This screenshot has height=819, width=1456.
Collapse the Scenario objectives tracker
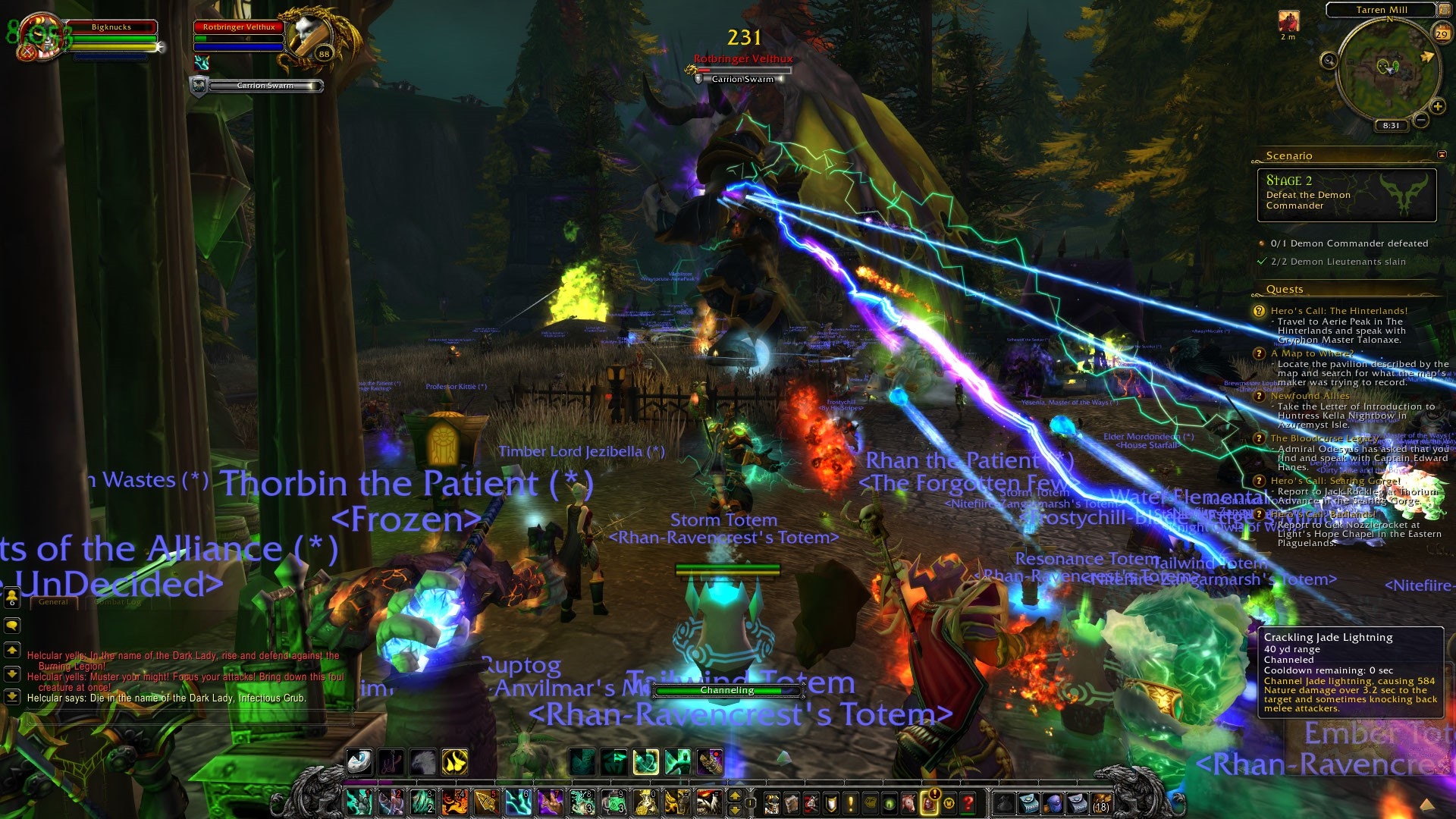tap(1442, 155)
